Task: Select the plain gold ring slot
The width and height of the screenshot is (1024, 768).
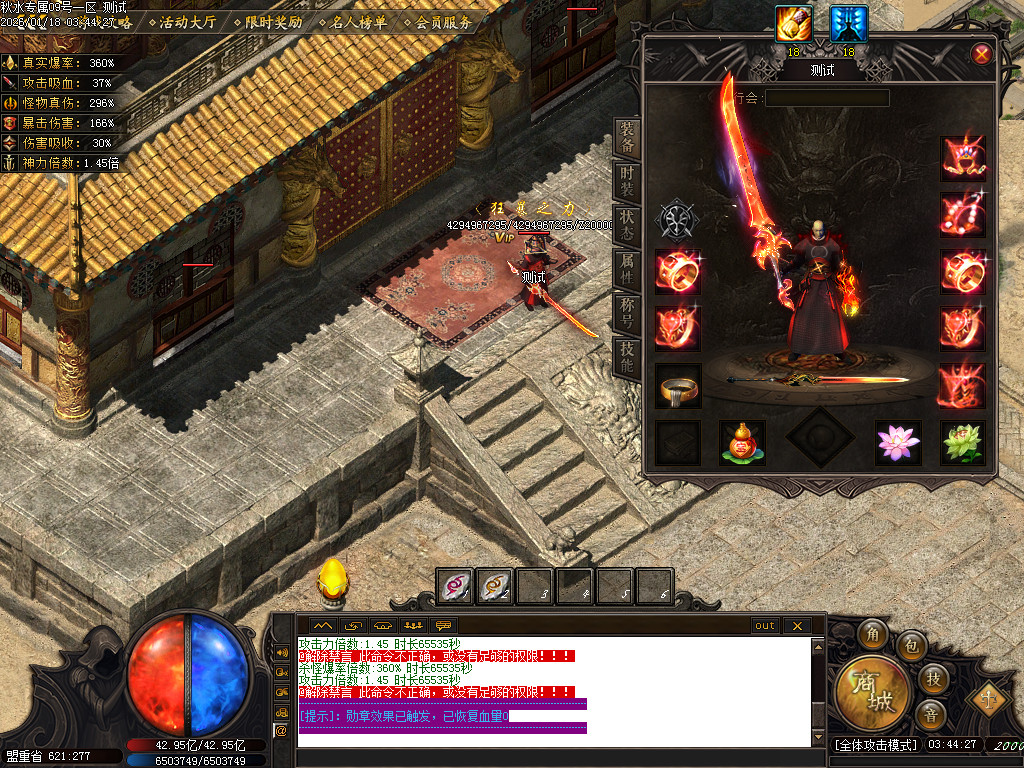Action: (678, 385)
